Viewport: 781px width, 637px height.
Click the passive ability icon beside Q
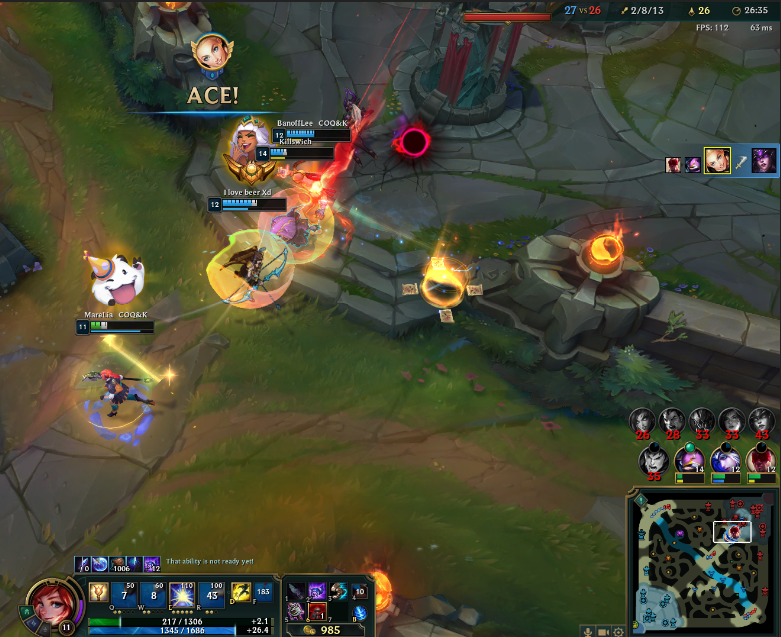(99, 593)
